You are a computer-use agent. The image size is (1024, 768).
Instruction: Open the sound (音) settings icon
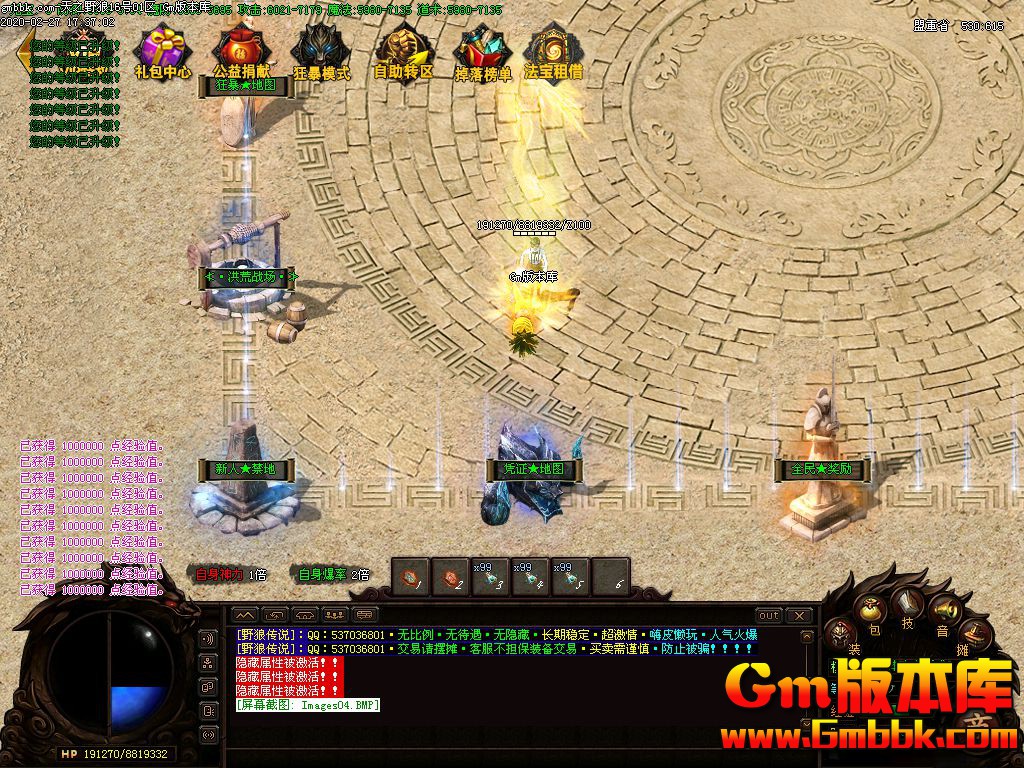[942, 610]
